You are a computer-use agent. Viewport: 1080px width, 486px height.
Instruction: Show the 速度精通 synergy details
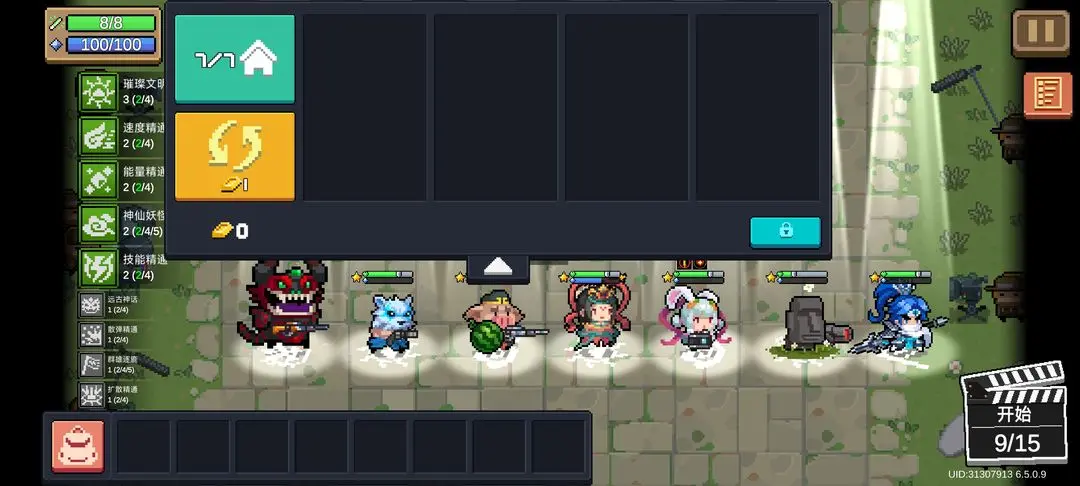point(99,136)
